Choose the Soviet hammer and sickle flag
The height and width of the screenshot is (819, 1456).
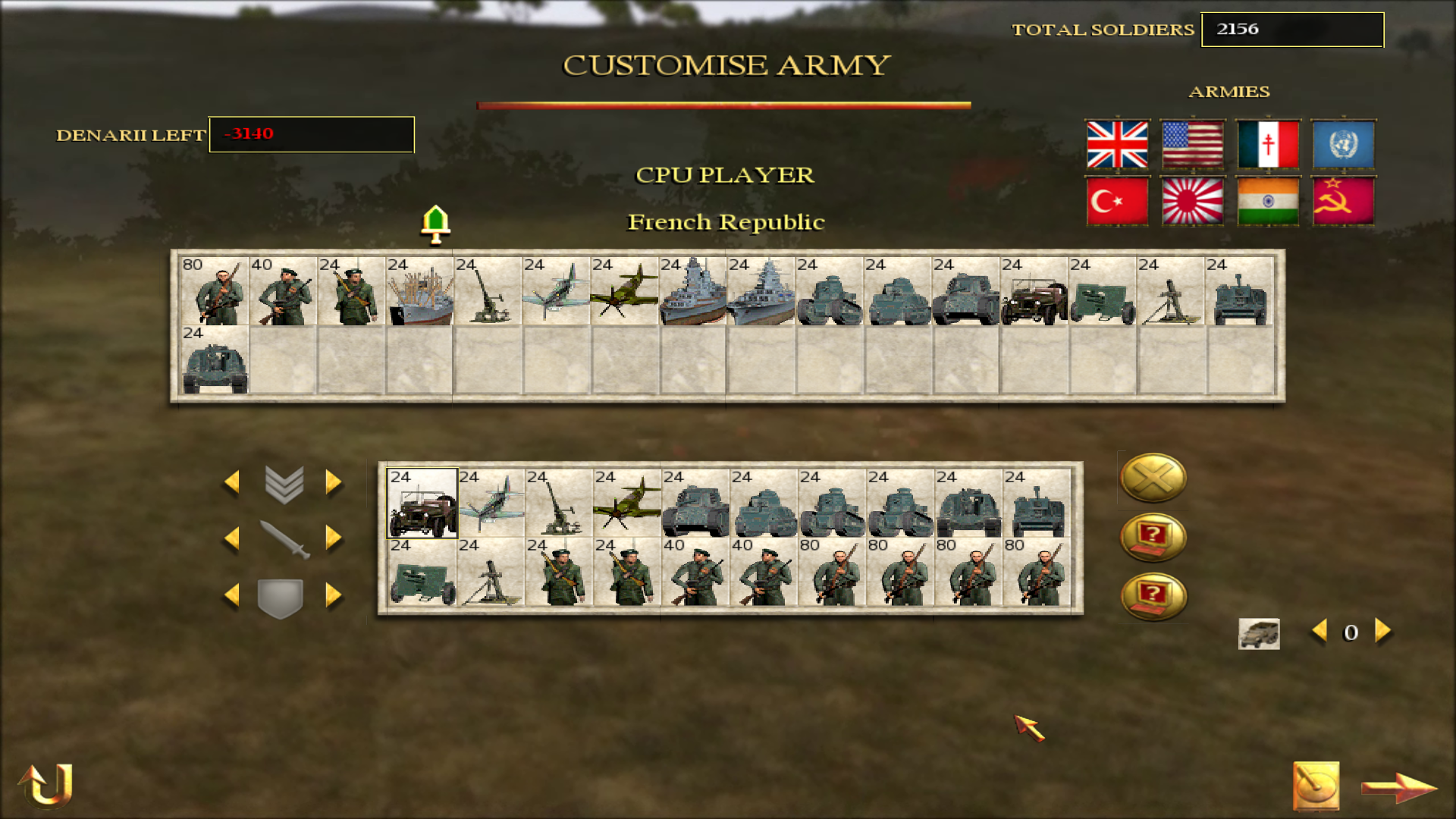(x=1343, y=202)
